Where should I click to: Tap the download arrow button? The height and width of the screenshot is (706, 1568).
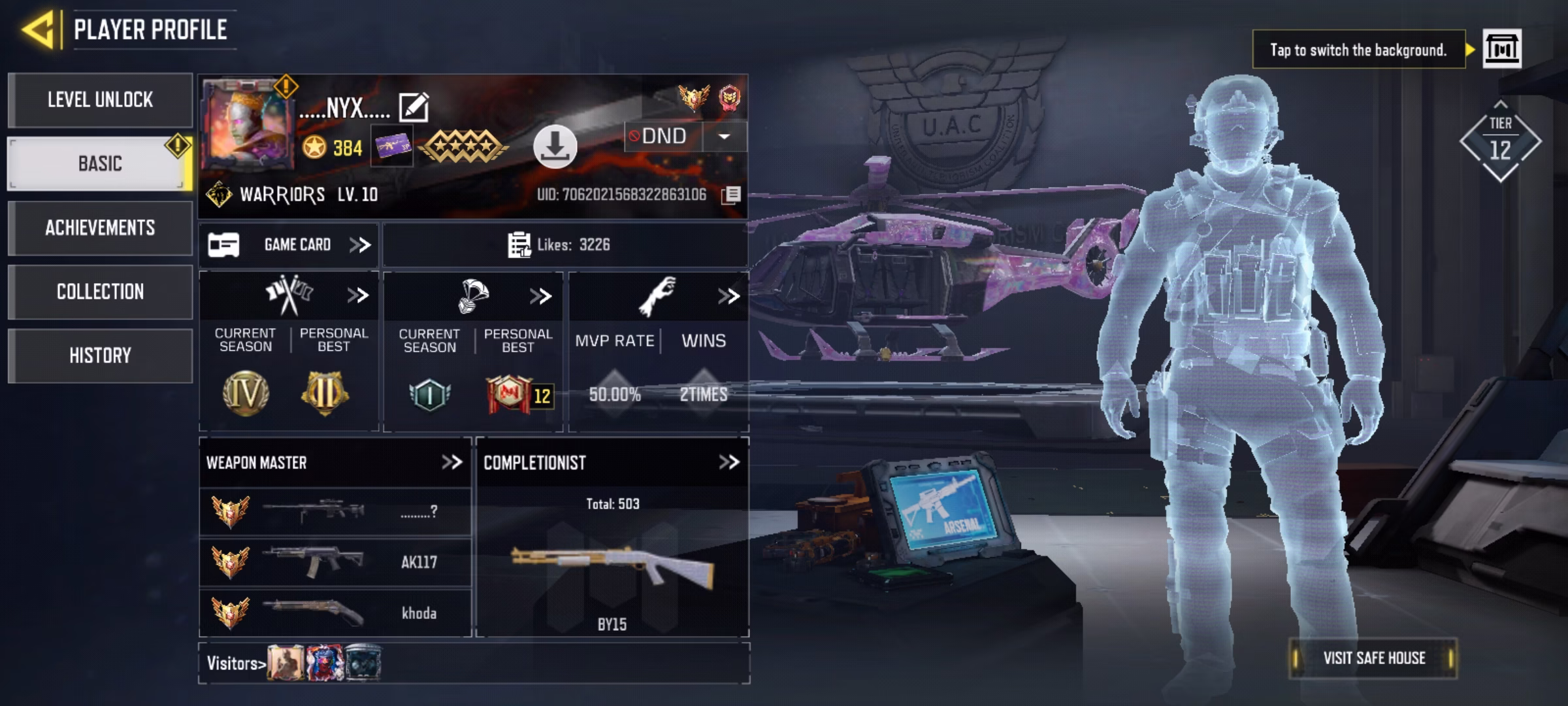[555, 146]
